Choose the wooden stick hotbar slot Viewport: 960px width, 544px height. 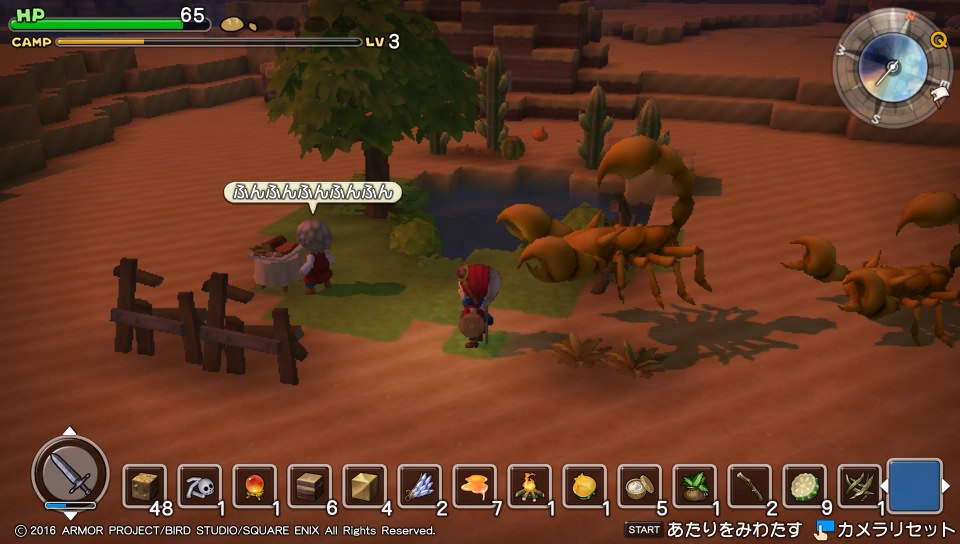(x=749, y=486)
